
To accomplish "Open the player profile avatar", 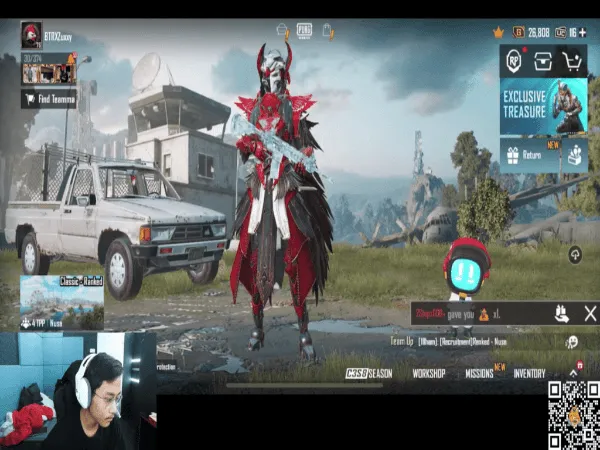I will (x=32, y=35).
